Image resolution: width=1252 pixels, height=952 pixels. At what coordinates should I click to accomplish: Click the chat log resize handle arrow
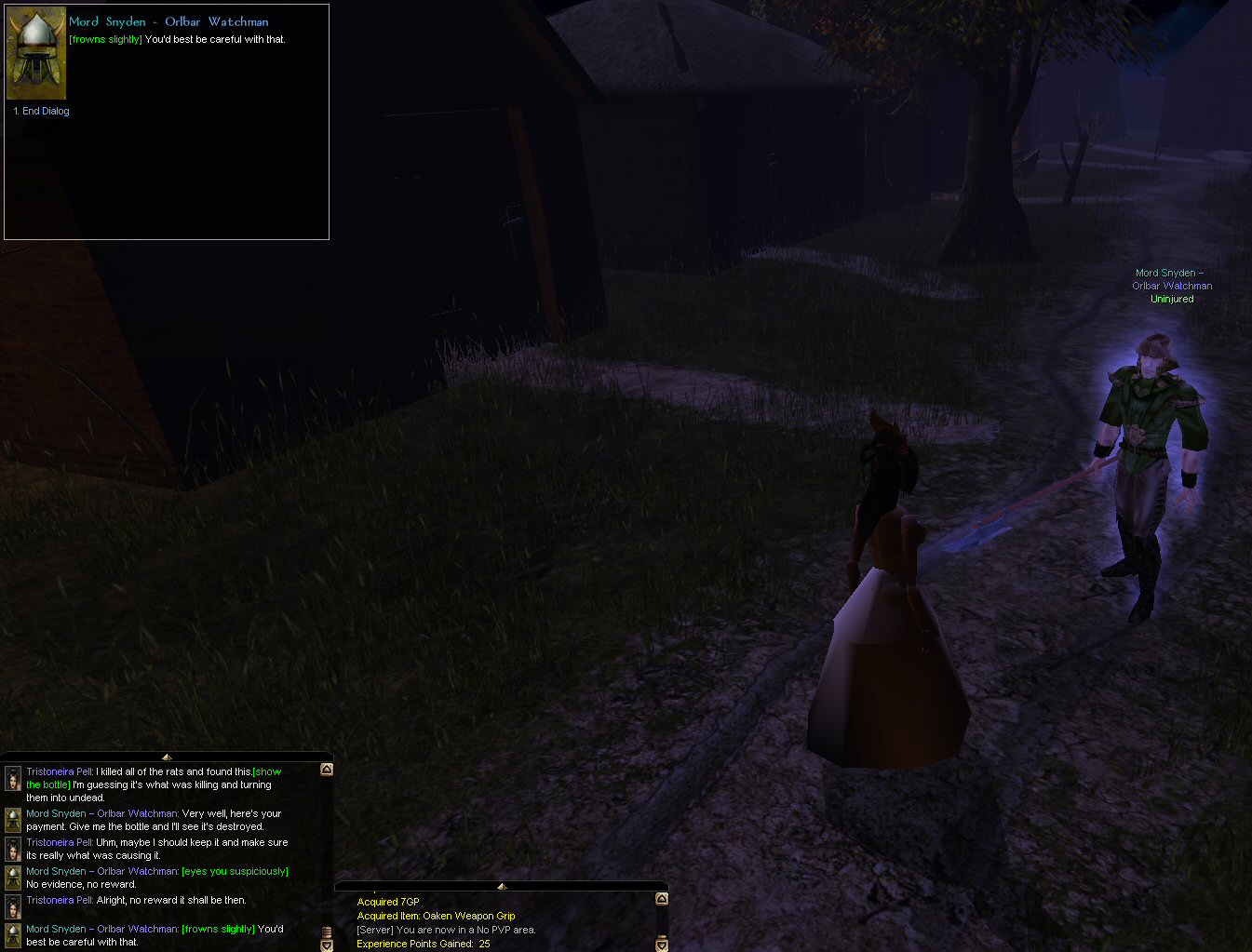coord(167,758)
